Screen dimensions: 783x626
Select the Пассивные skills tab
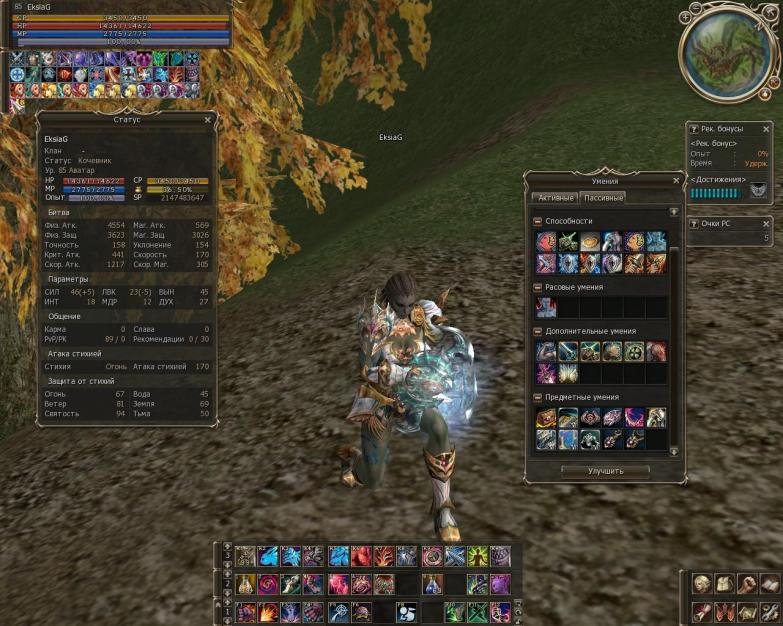[603, 197]
